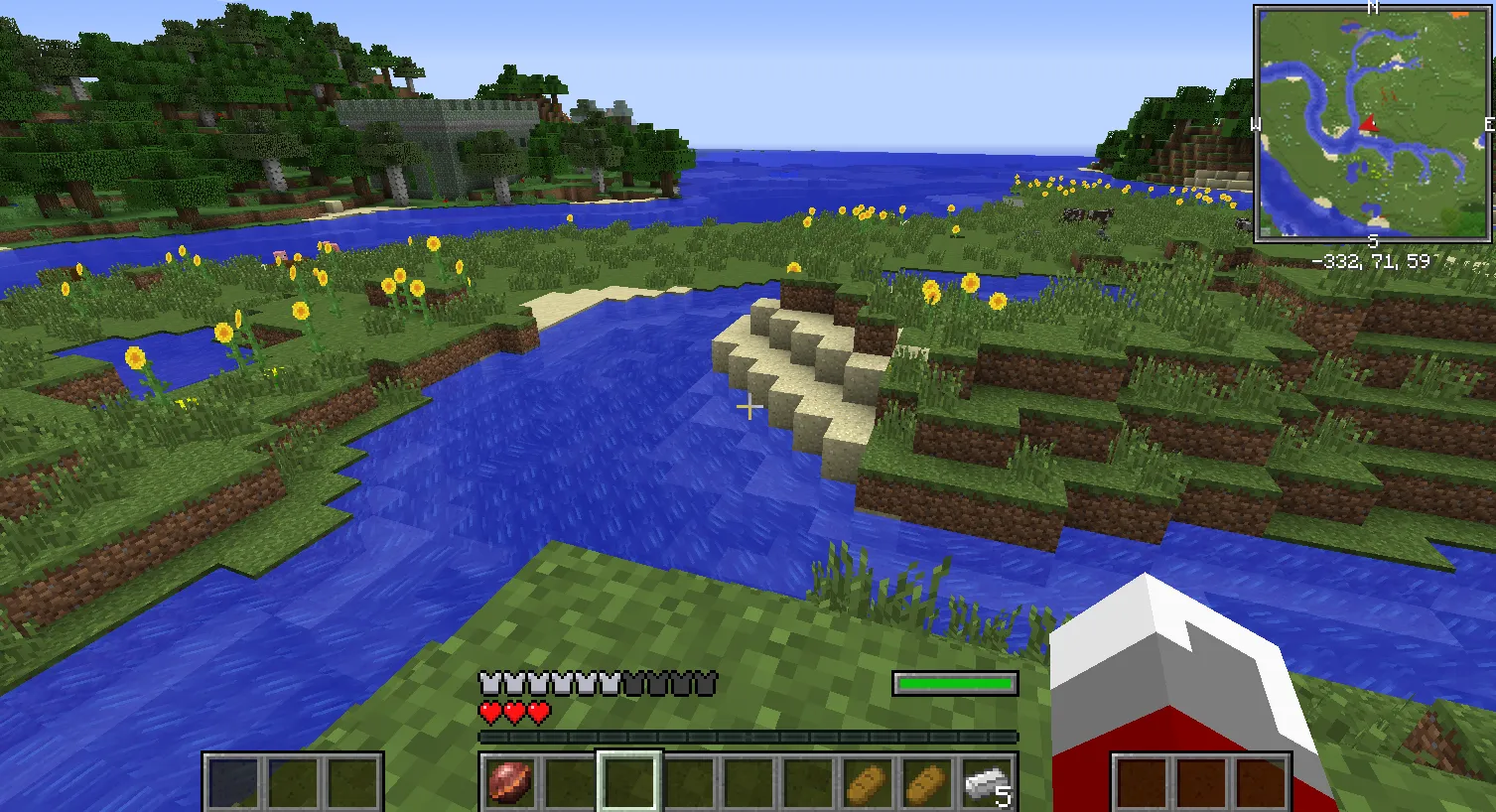Click the N compass letter on the minimap

click(1374, 8)
